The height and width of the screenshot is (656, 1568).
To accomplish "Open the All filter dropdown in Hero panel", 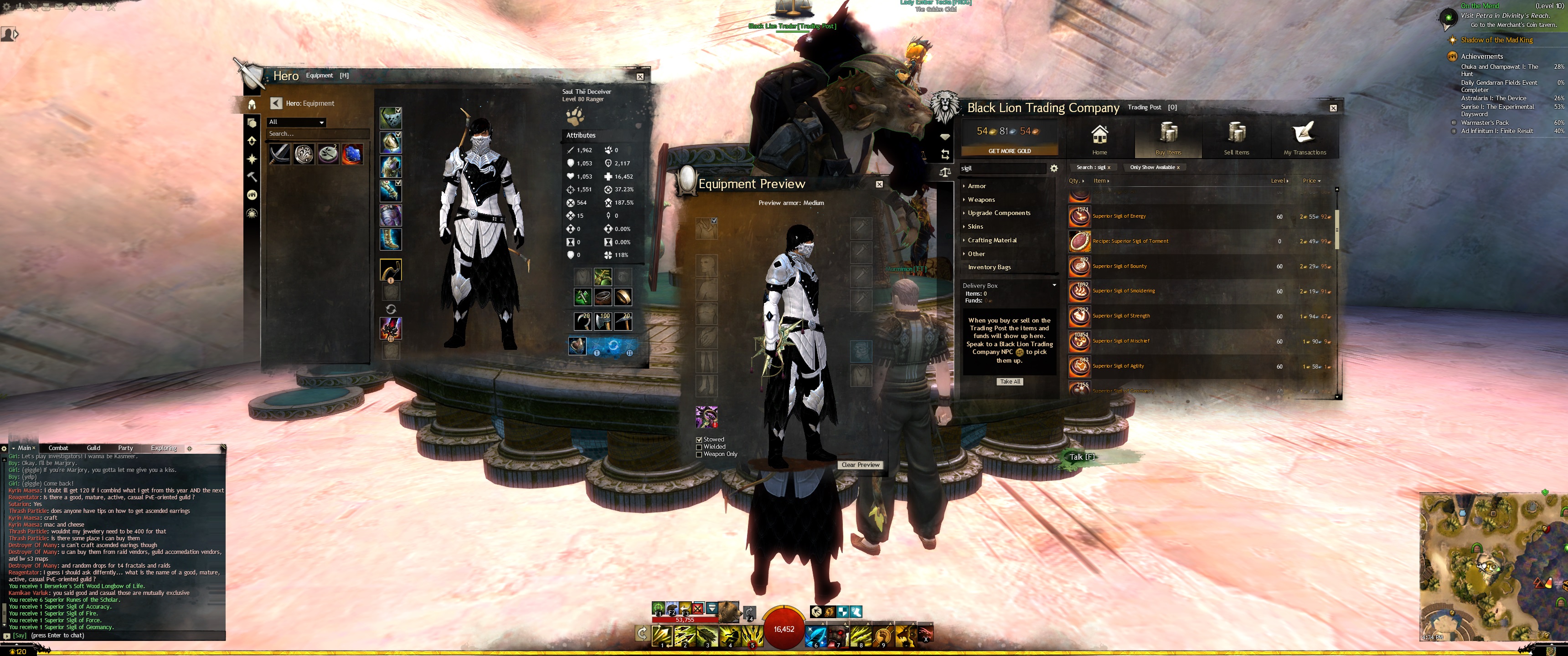I will [296, 122].
